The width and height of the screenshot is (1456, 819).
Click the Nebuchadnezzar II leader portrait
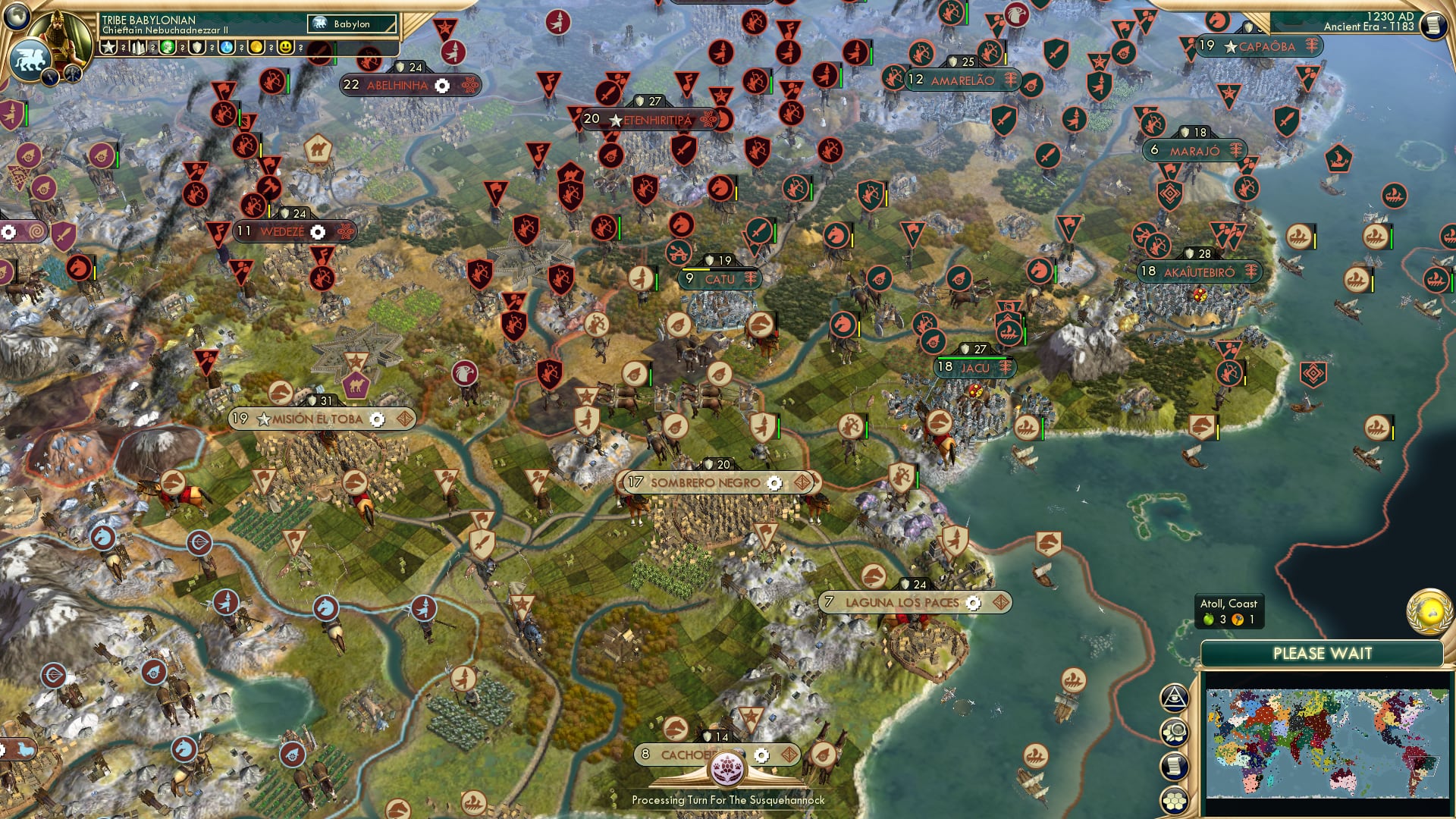[x=62, y=30]
